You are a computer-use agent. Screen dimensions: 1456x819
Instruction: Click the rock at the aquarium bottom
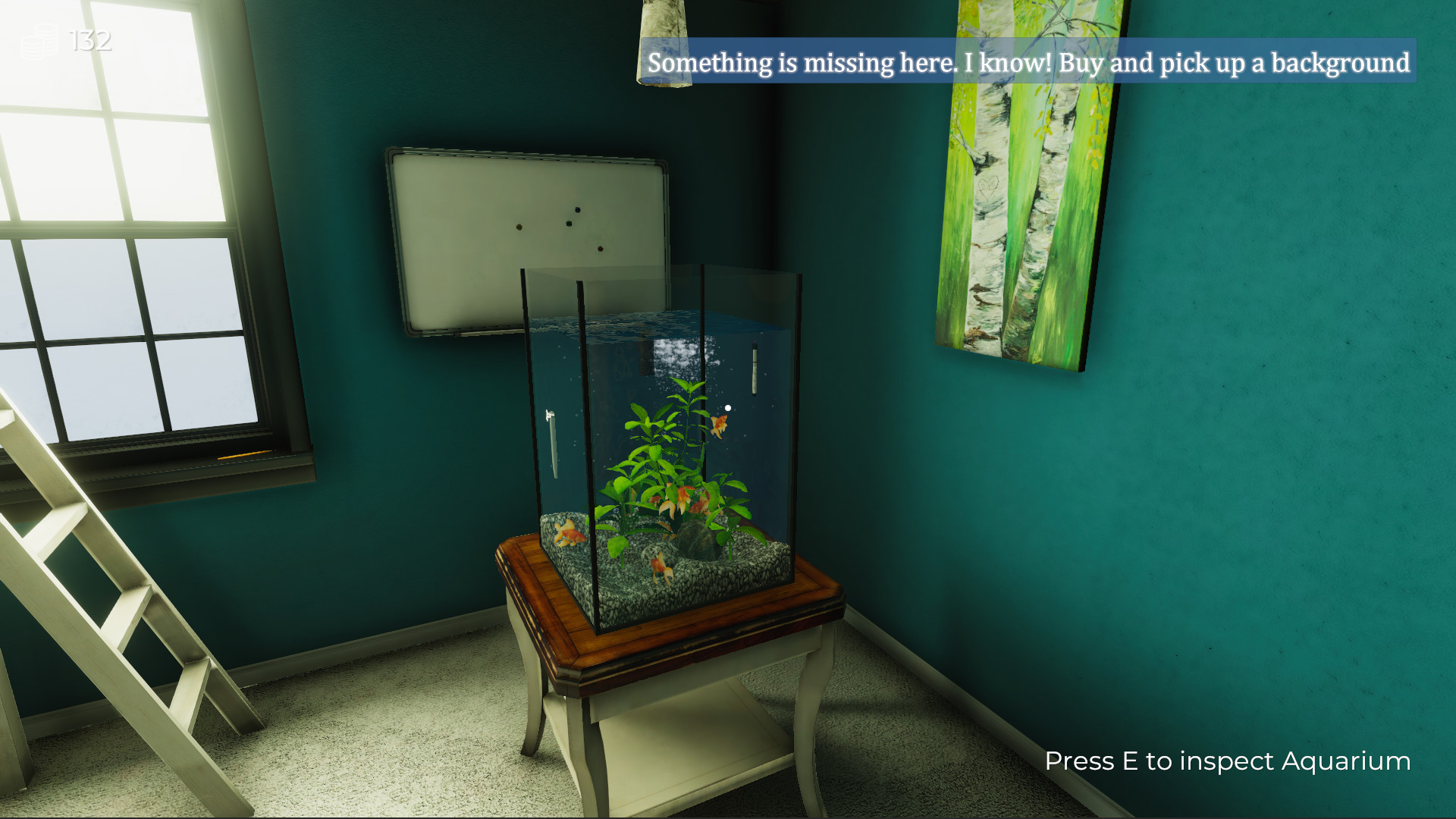(x=692, y=538)
